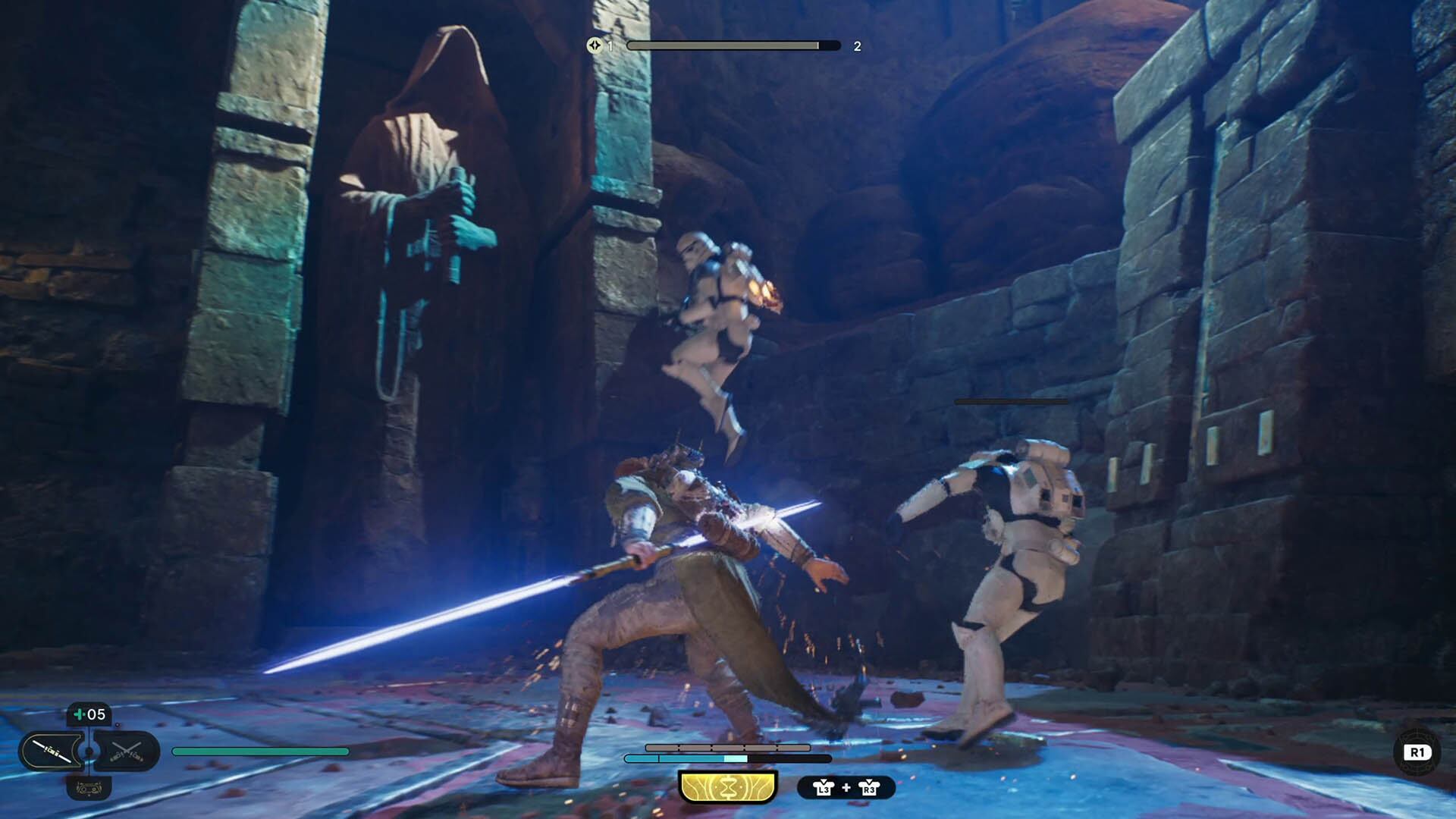Click the bottom stance slot icon

click(89, 789)
